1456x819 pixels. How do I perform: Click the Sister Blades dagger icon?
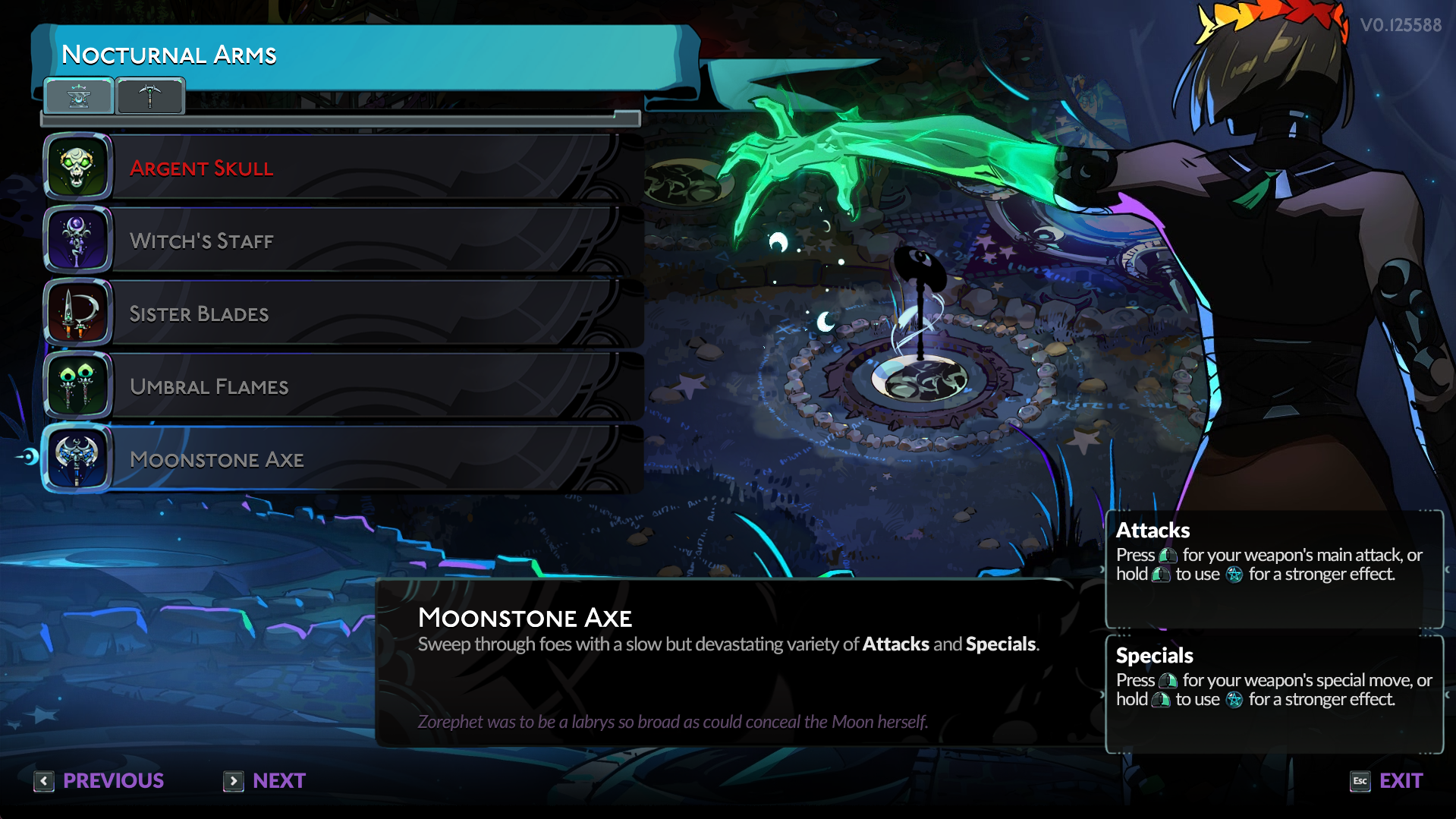77,312
